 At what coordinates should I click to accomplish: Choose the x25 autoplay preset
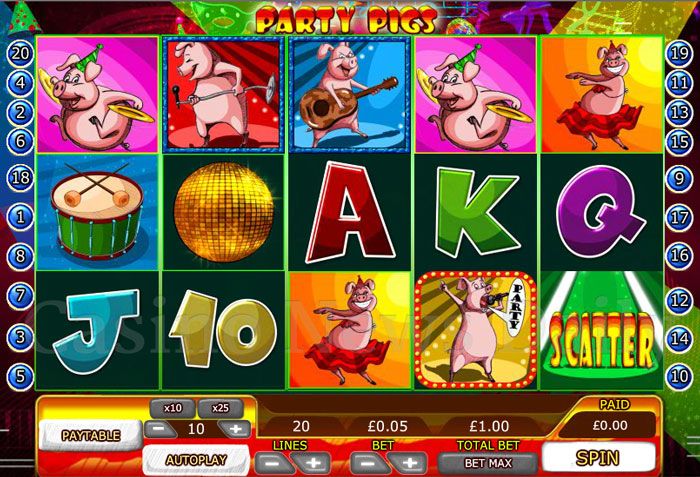click(x=220, y=408)
